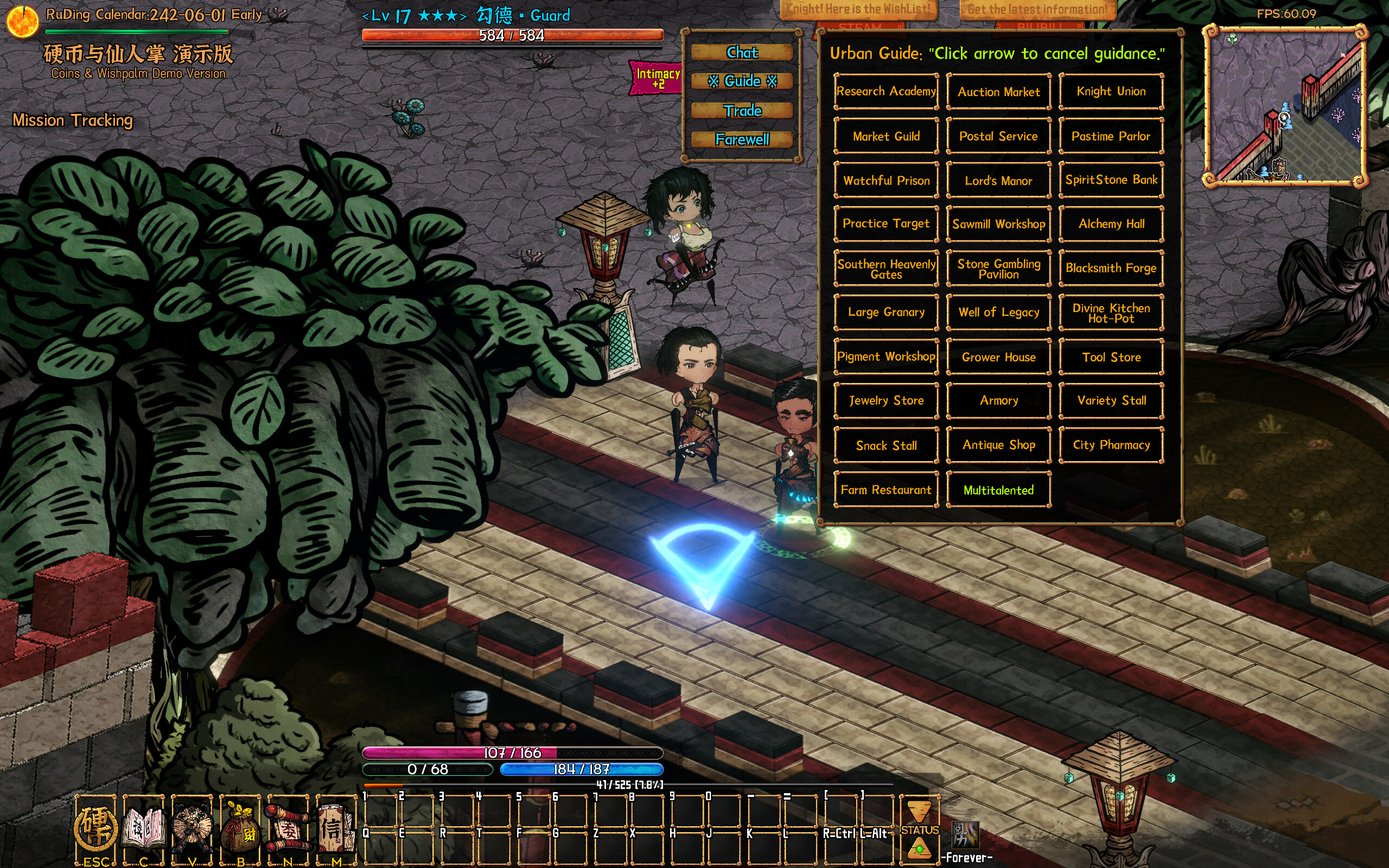Screen dimensions: 1389x868
Task: Toggle guidance to the Alchemy Hall
Action: [x=1111, y=224]
